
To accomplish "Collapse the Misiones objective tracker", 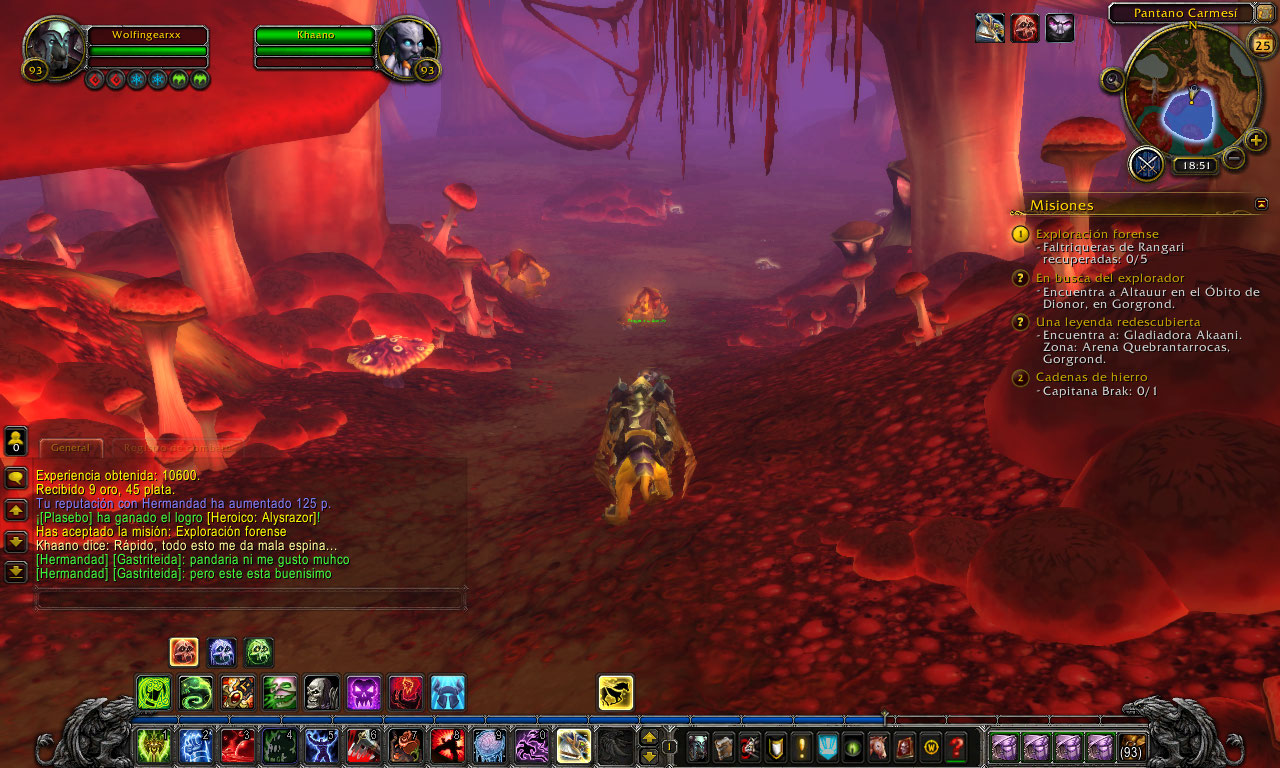I will coord(1262,204).
